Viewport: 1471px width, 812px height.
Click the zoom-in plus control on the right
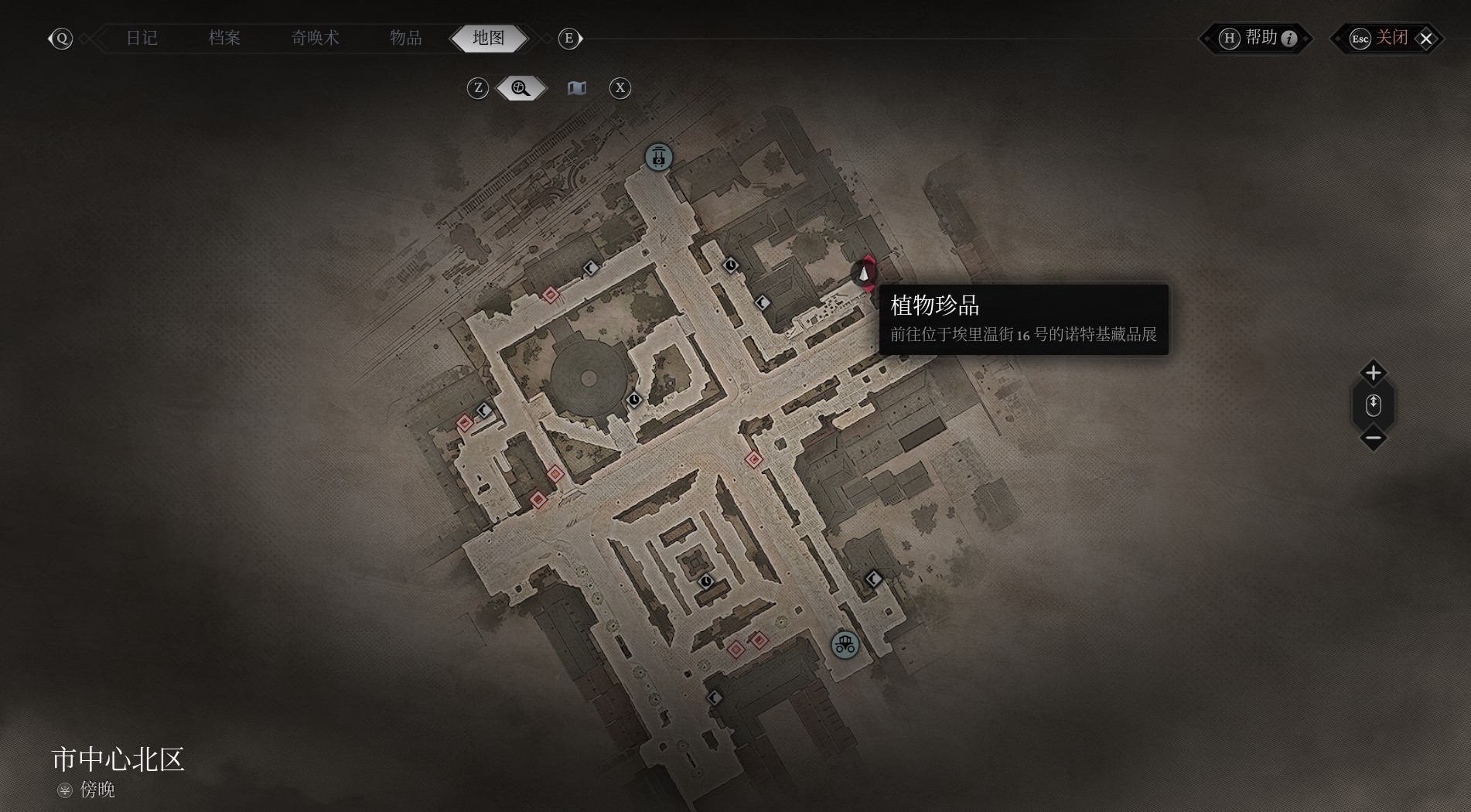[1373, 373]
